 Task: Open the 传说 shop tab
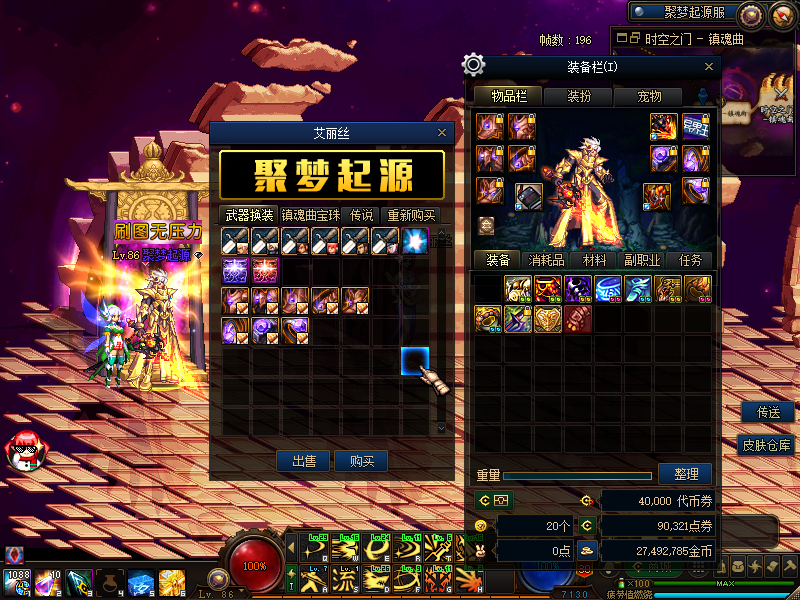[362, 215]
